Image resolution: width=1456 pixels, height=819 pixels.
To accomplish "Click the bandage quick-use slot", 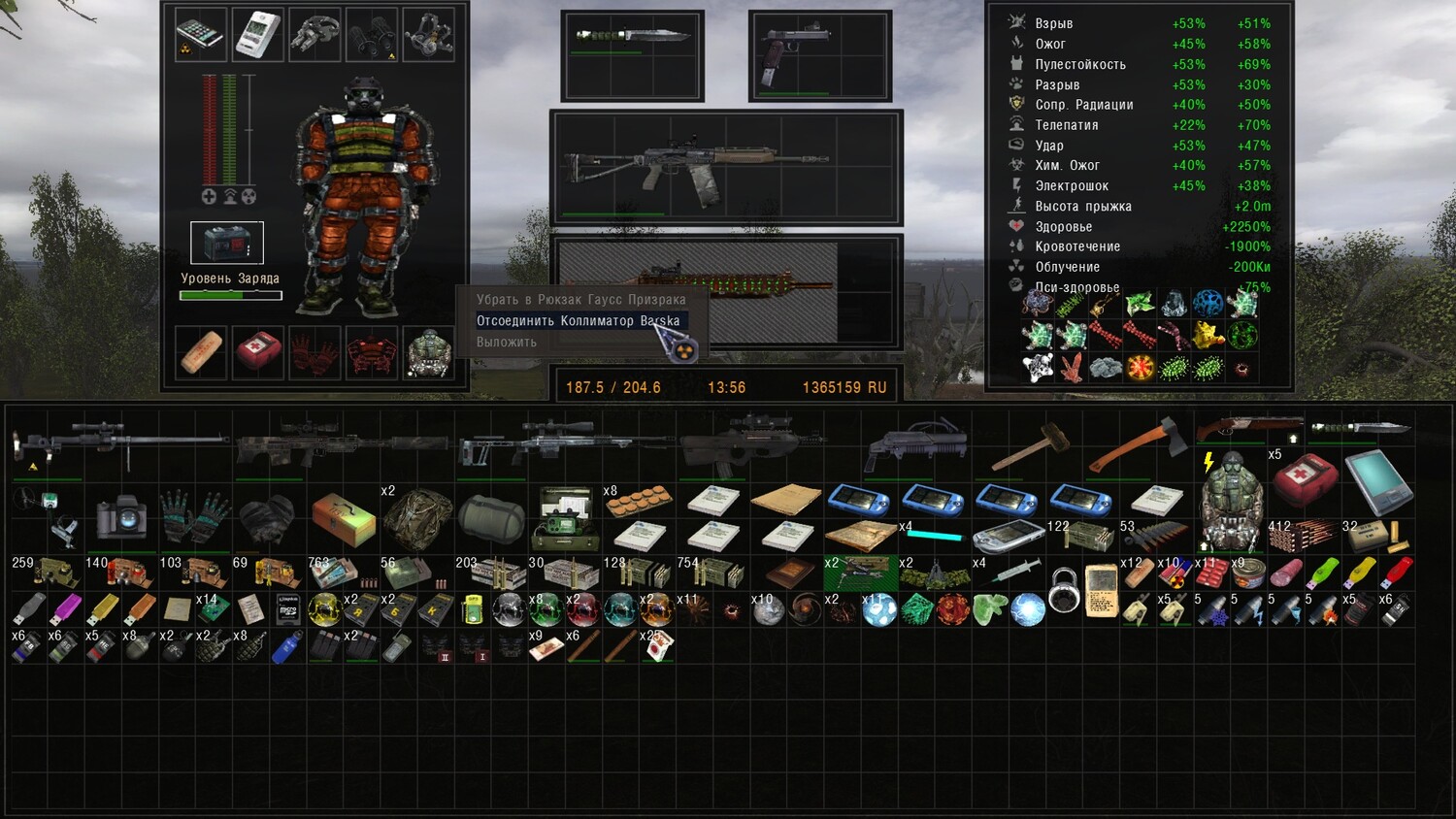I will coord(201,352).
